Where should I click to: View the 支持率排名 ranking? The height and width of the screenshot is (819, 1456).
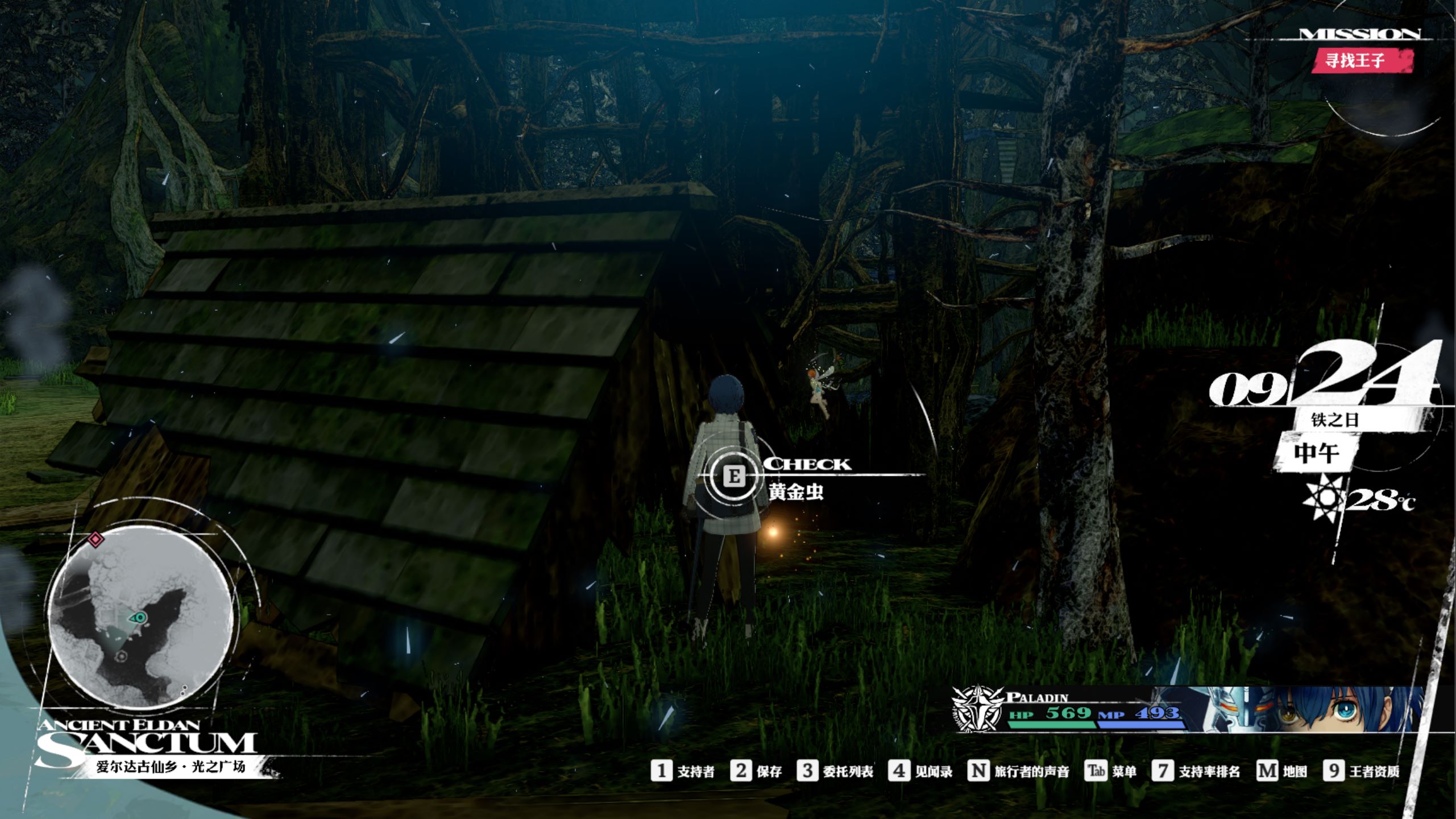pos(1196,771)
